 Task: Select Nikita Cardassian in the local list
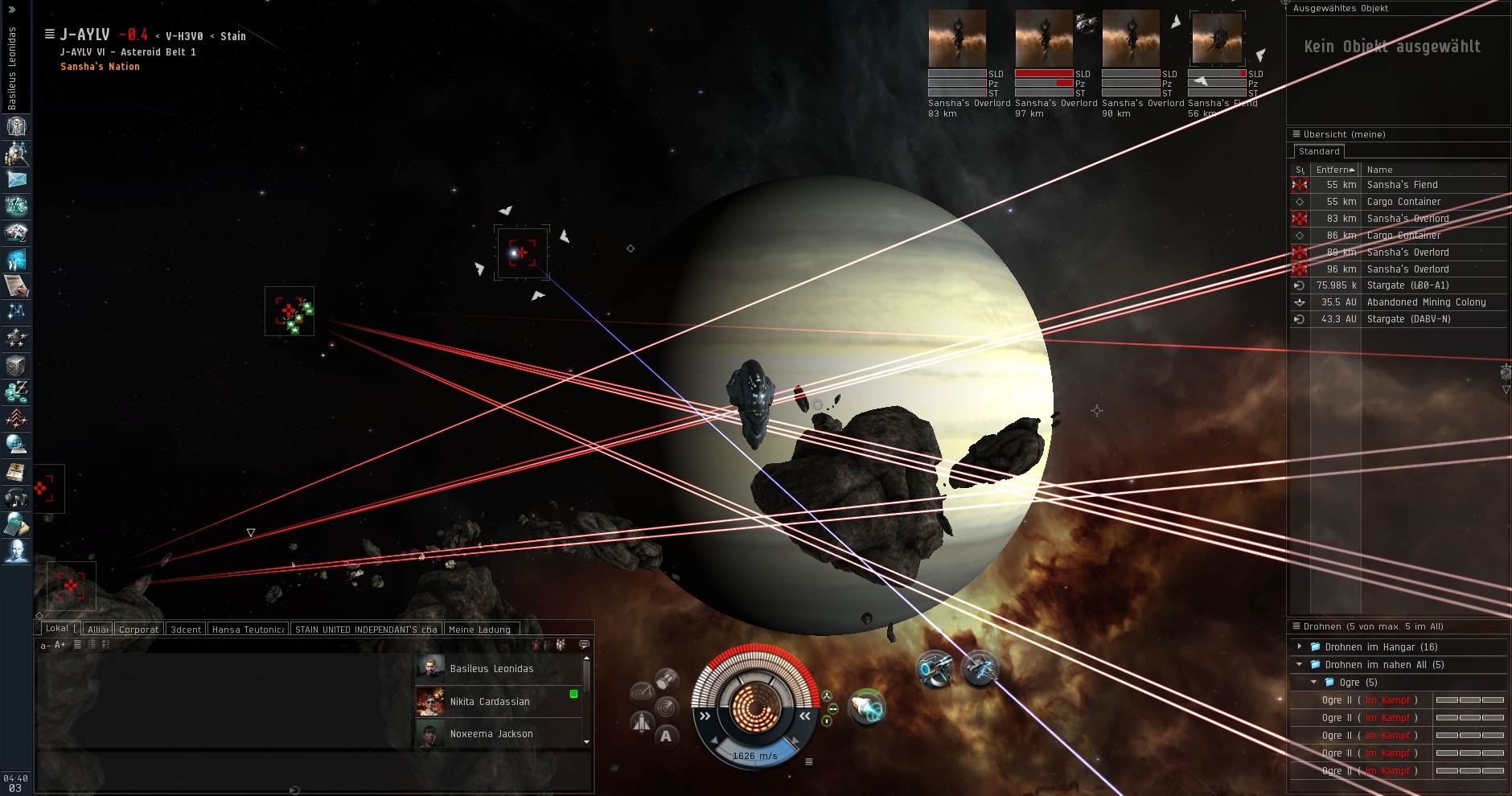click(490, 702)
